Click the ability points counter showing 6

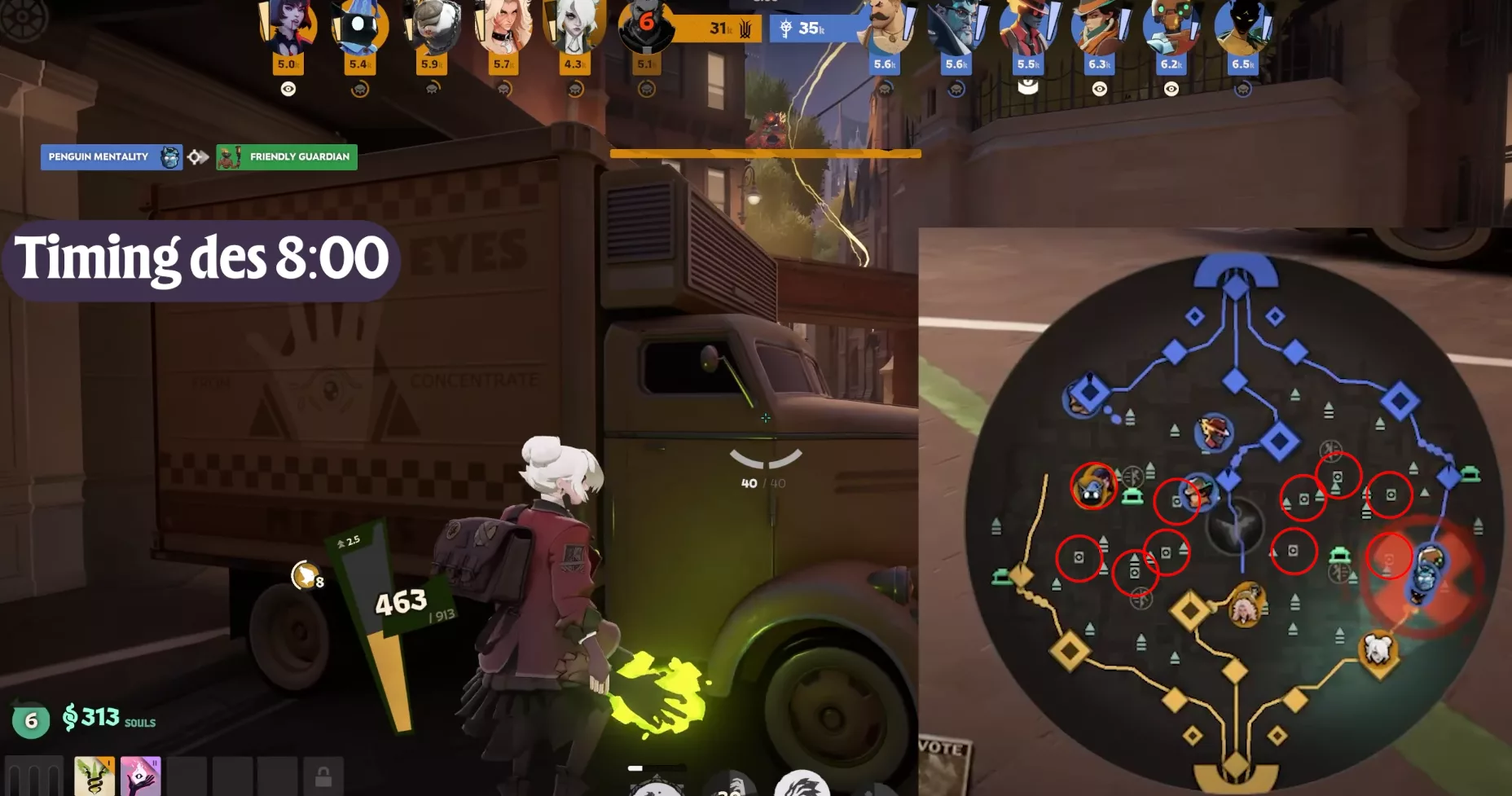coord(31,720)
